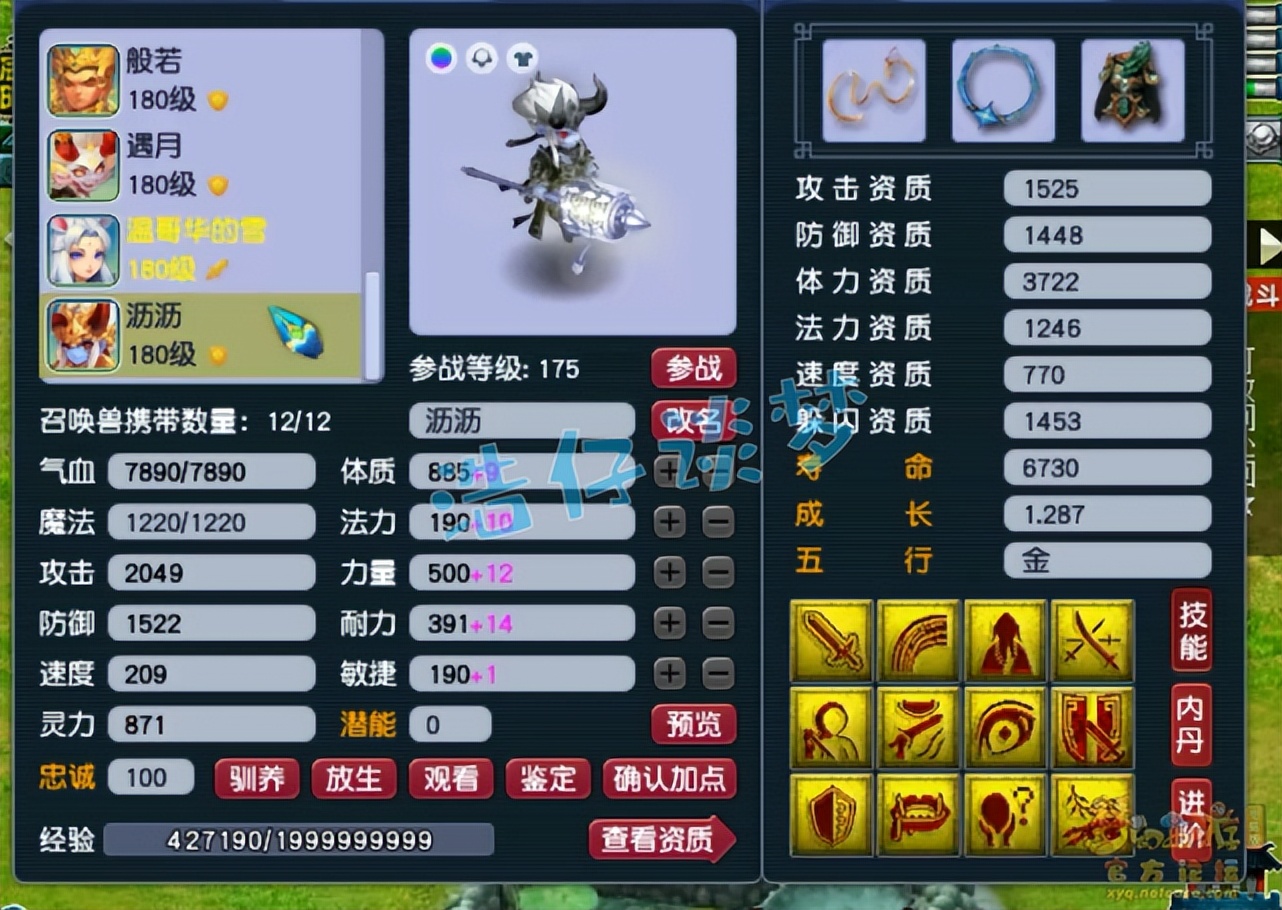1282x910 pixels.
Task: Select the sword skill icon
Action: pos(832,640)
